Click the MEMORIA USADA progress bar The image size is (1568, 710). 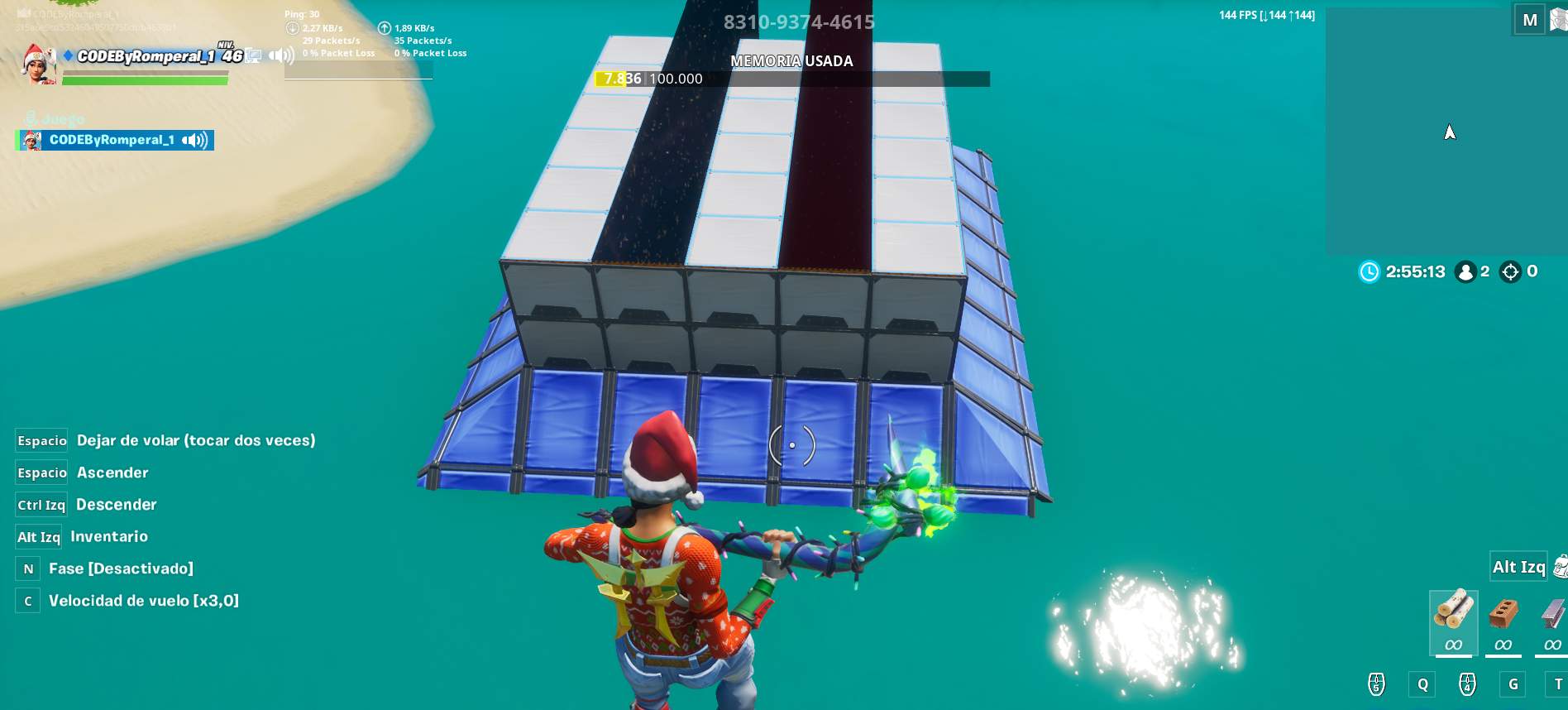[x=791, y=79]
